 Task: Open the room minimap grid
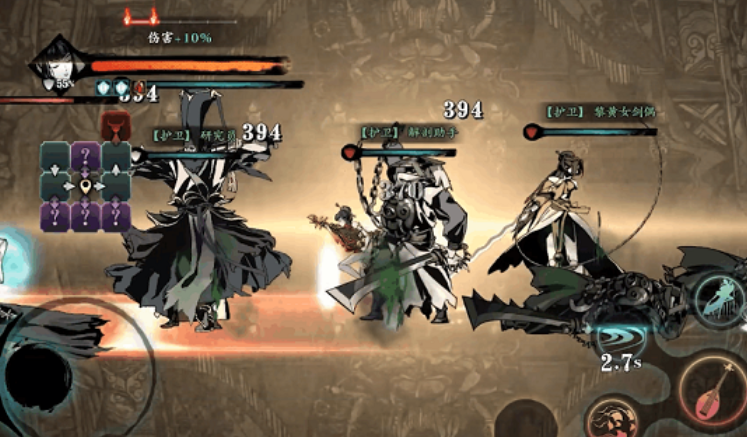click(86, 186)
